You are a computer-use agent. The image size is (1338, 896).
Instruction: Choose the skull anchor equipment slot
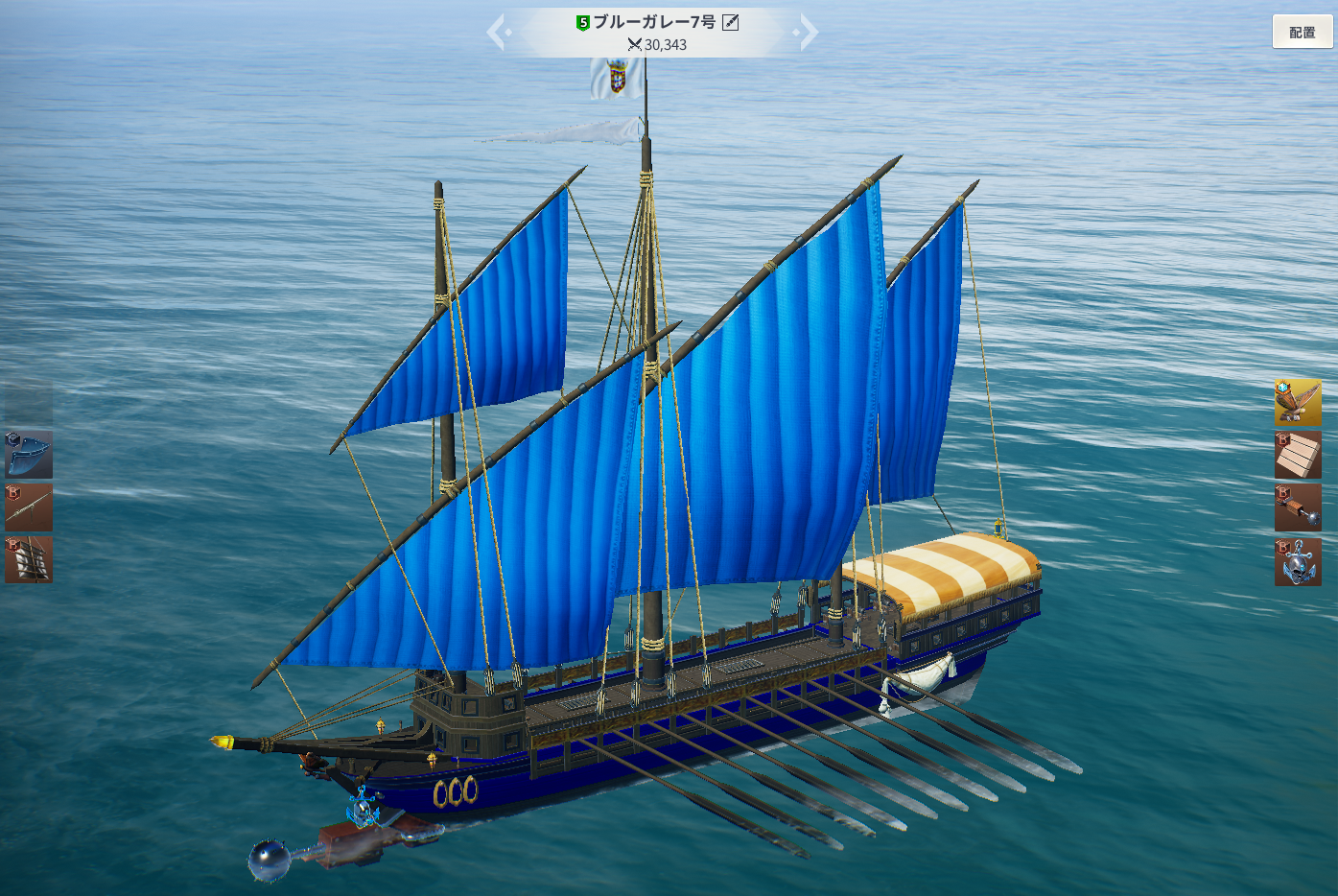click(1298, 561)
